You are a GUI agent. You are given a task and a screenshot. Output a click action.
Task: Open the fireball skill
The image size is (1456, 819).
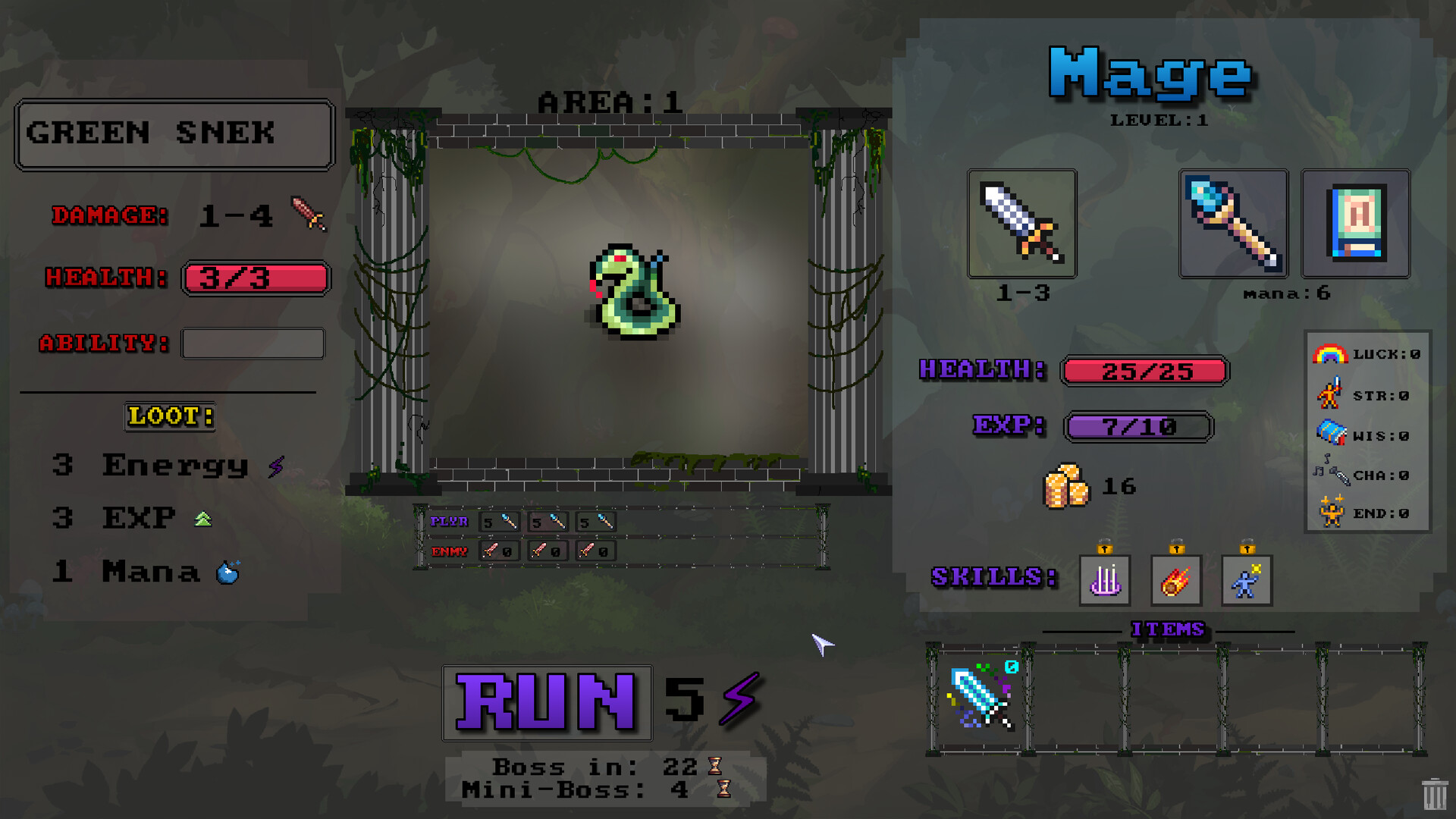(x=1175, y=580)
